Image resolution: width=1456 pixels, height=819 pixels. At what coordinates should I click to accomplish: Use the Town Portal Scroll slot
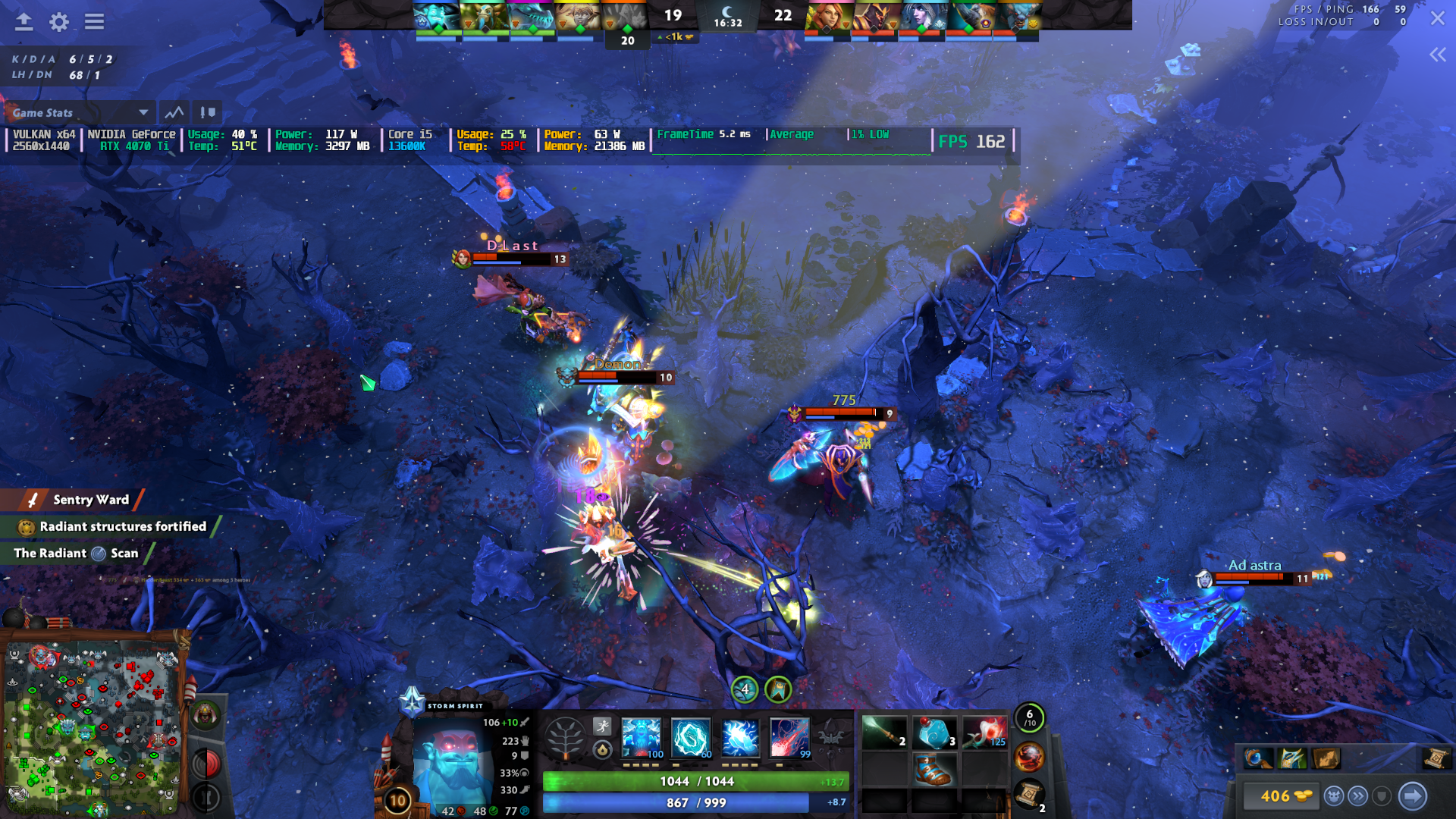click(x=1028, y=795)
